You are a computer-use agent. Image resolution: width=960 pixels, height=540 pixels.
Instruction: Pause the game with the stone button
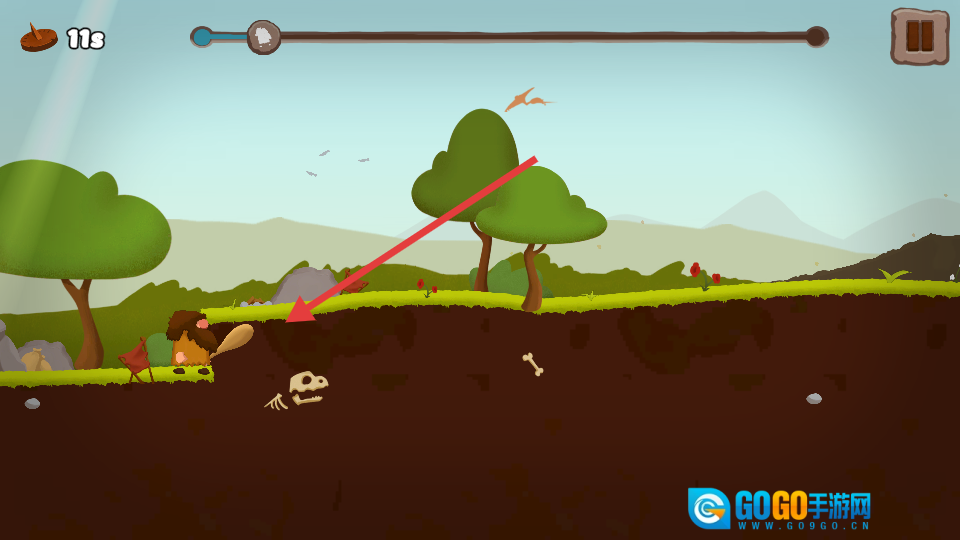(x=919, y=37)
